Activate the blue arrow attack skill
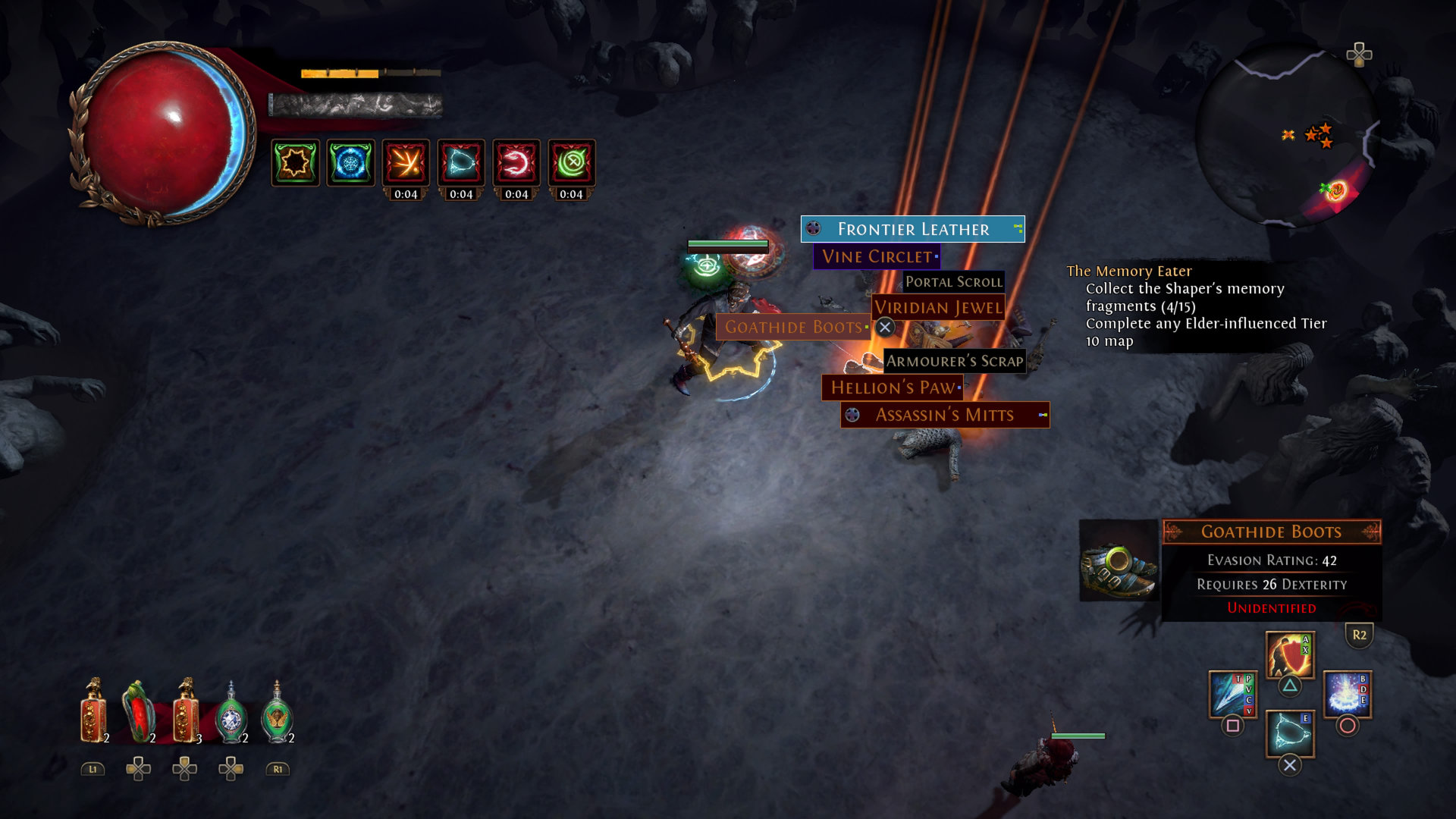The height and width of the screenshot is (819, 1456). pos(1232,693)
